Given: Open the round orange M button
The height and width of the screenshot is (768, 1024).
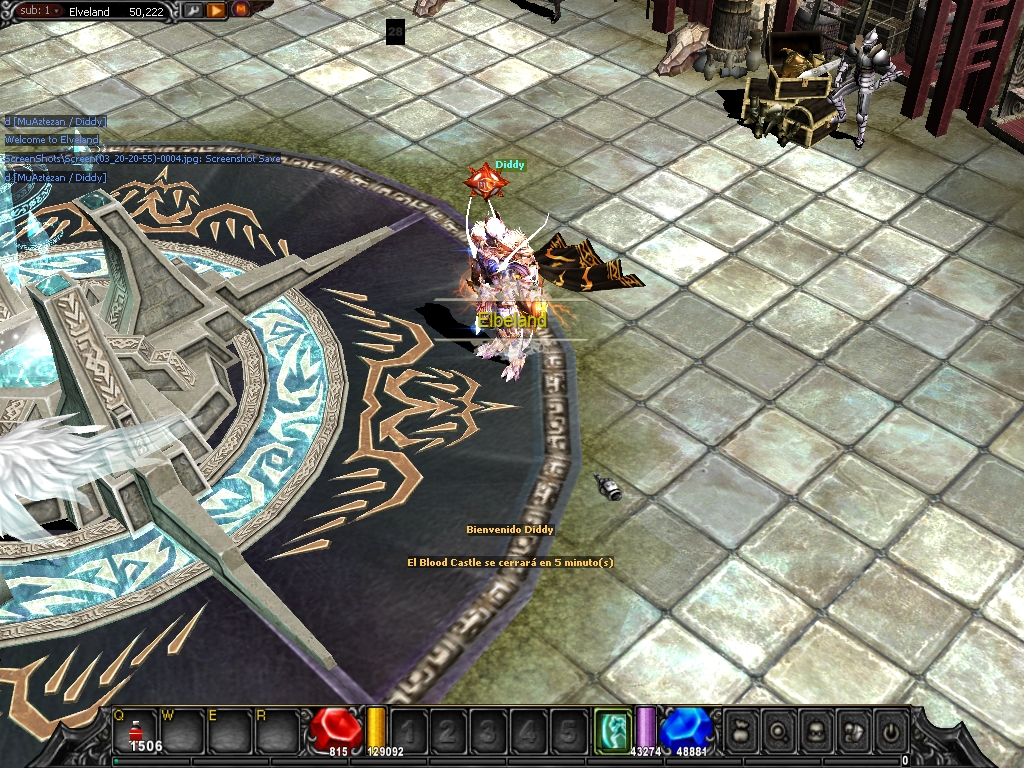Looking at the screenshot, I should [240, 10].
